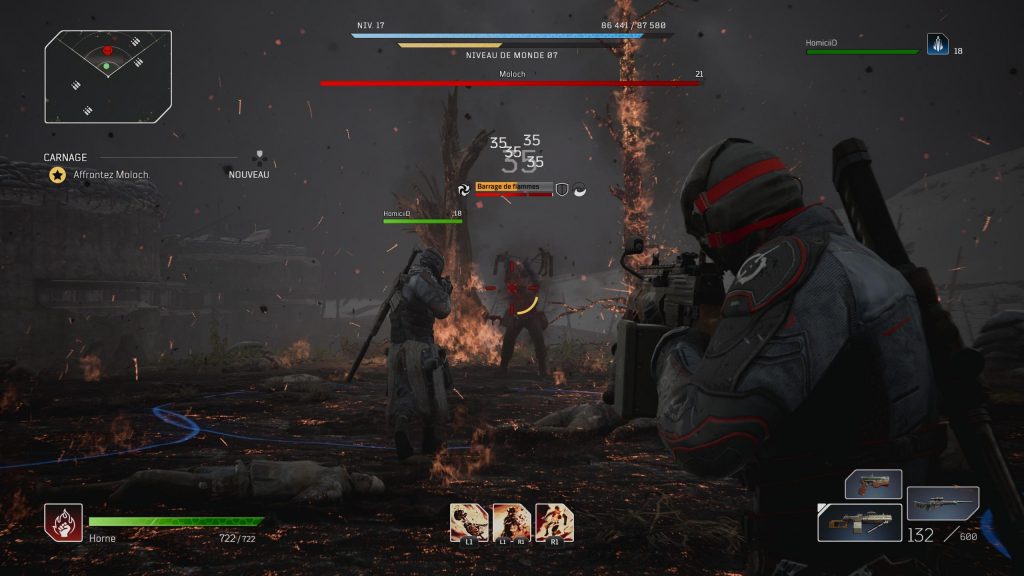Screen dimensions: 1024x576
Task: Select the light machine gun weapon slot
Action: 859,522
